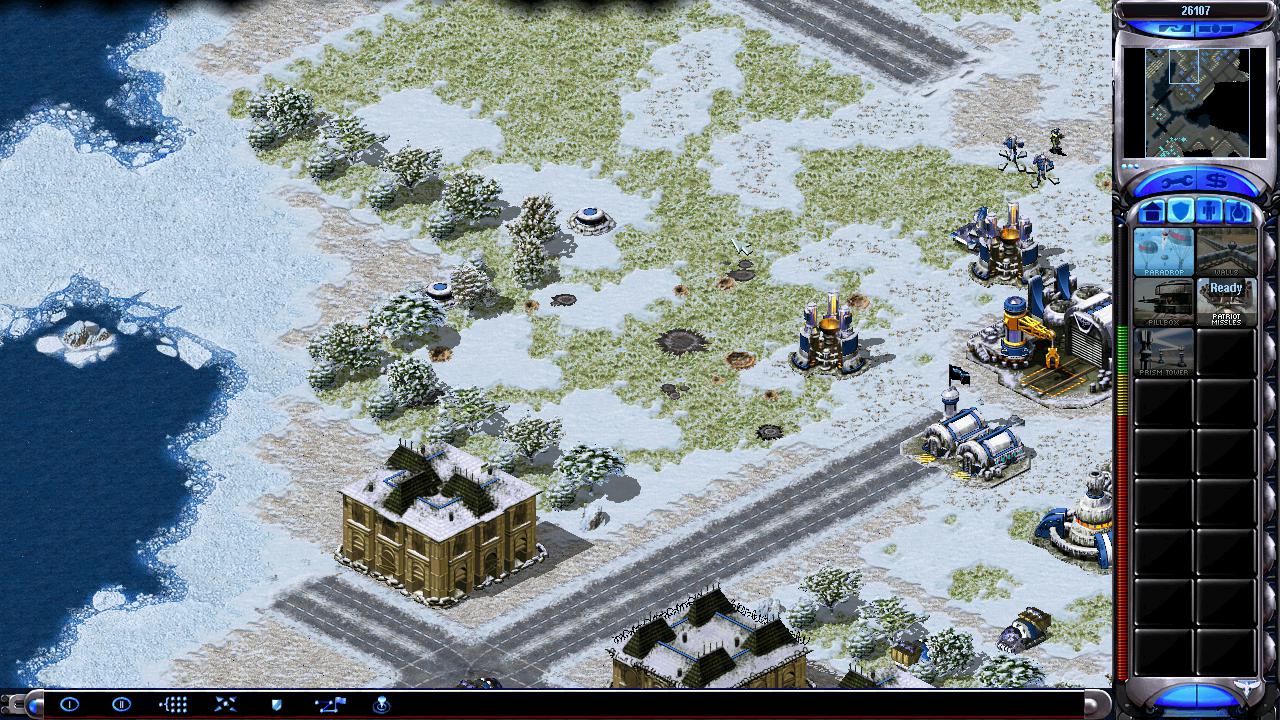Show the infantry production tab
This screenshot has height=720, width=1280.
[1209, 211]
